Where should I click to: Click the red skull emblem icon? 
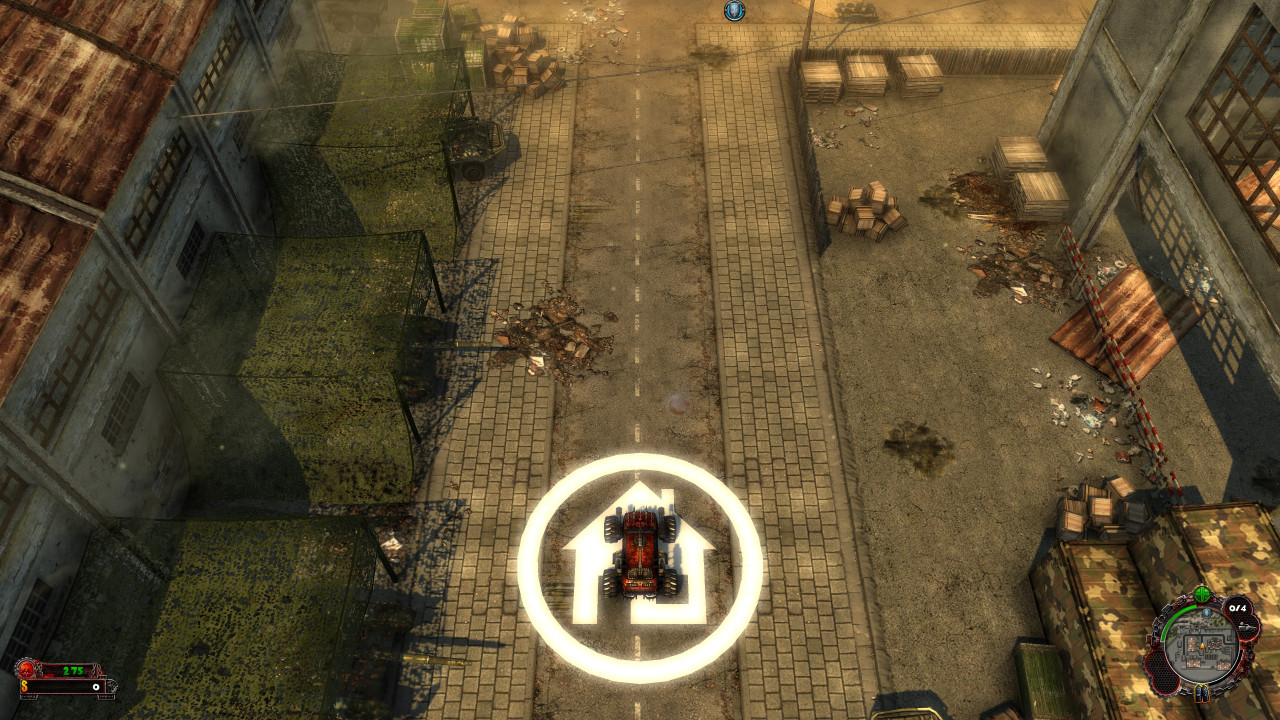click(27, 670)
